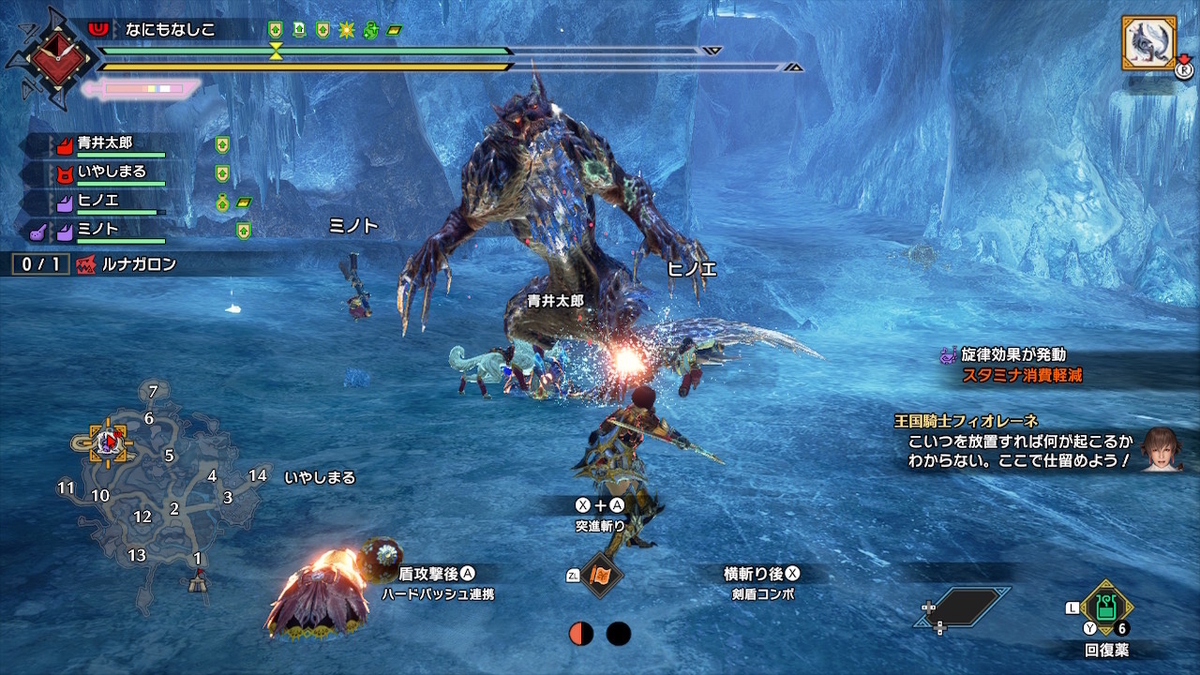This screenshot has width=1200, height=675.
Task: Click area 12 on the minimap
Action: coord(142,517)
